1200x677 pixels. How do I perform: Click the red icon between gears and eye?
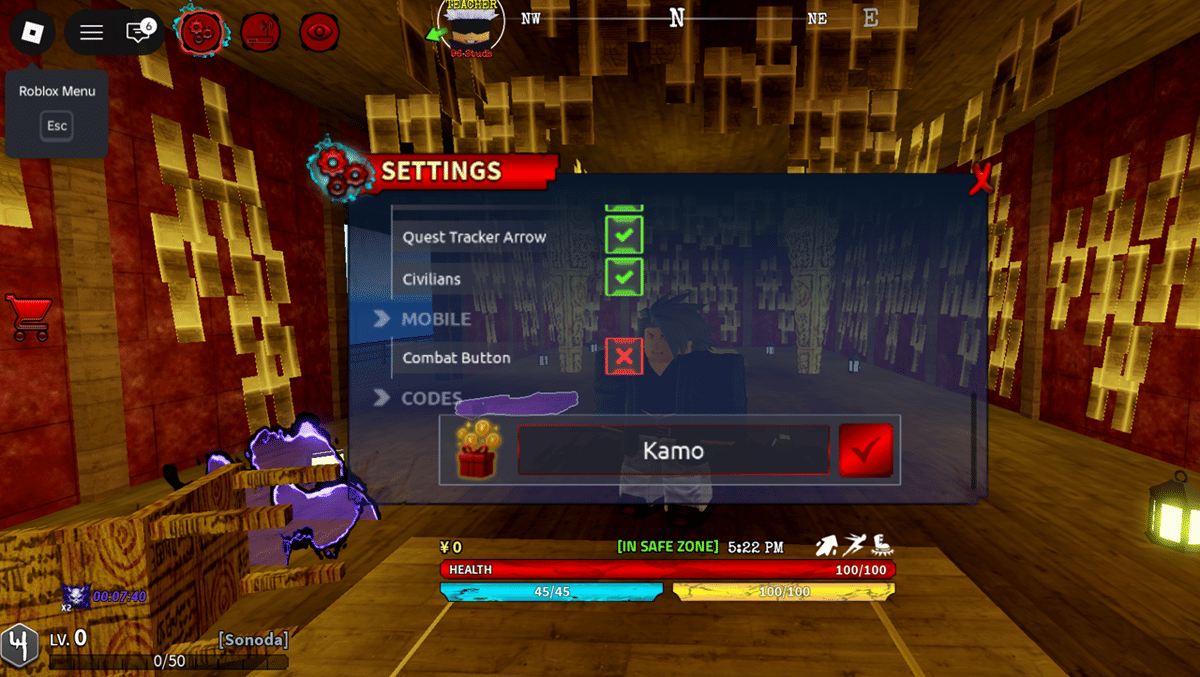click(260, 32)
